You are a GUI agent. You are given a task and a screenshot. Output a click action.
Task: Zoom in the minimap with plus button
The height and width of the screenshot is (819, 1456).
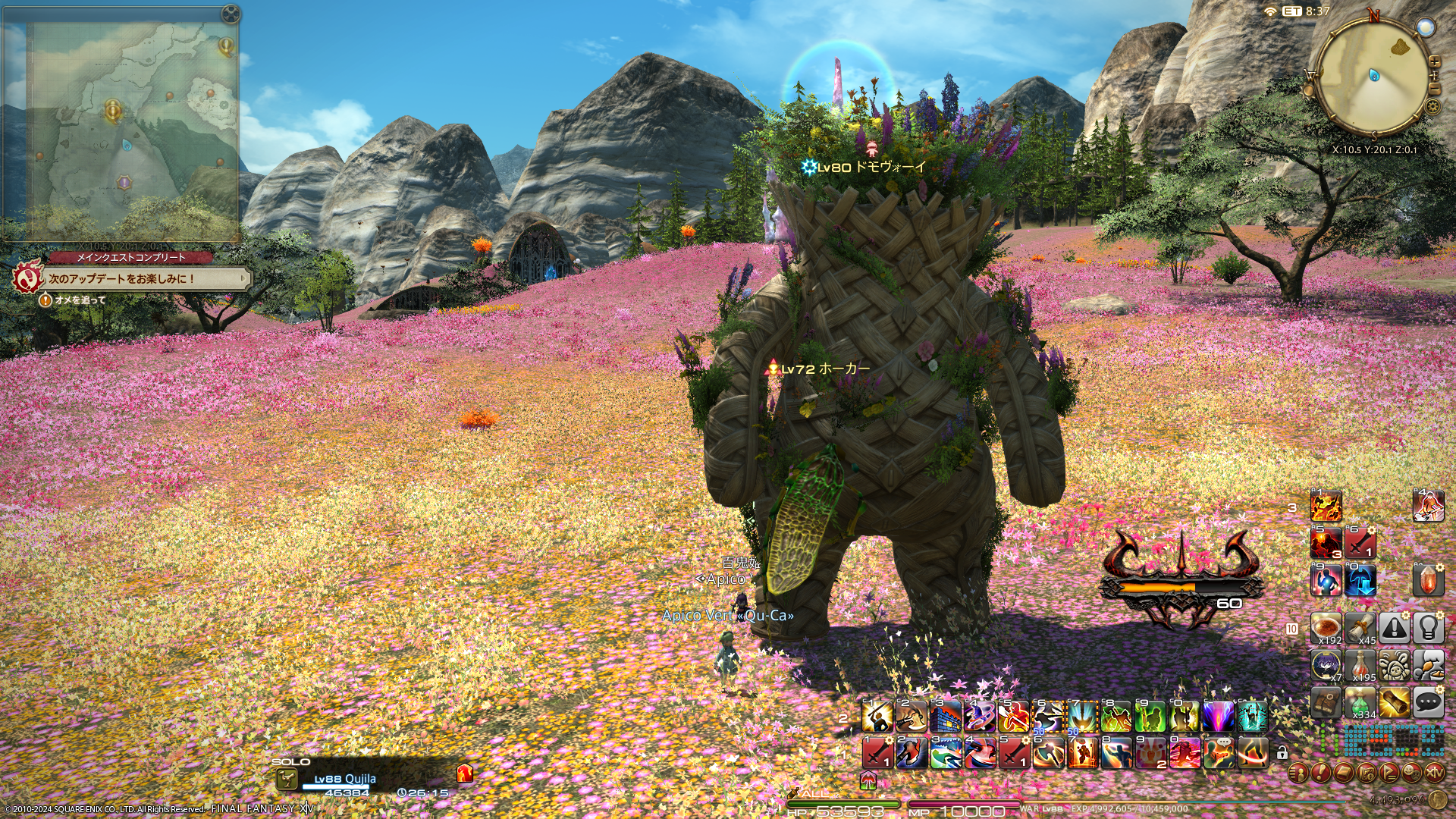[x=1434, y=62]
